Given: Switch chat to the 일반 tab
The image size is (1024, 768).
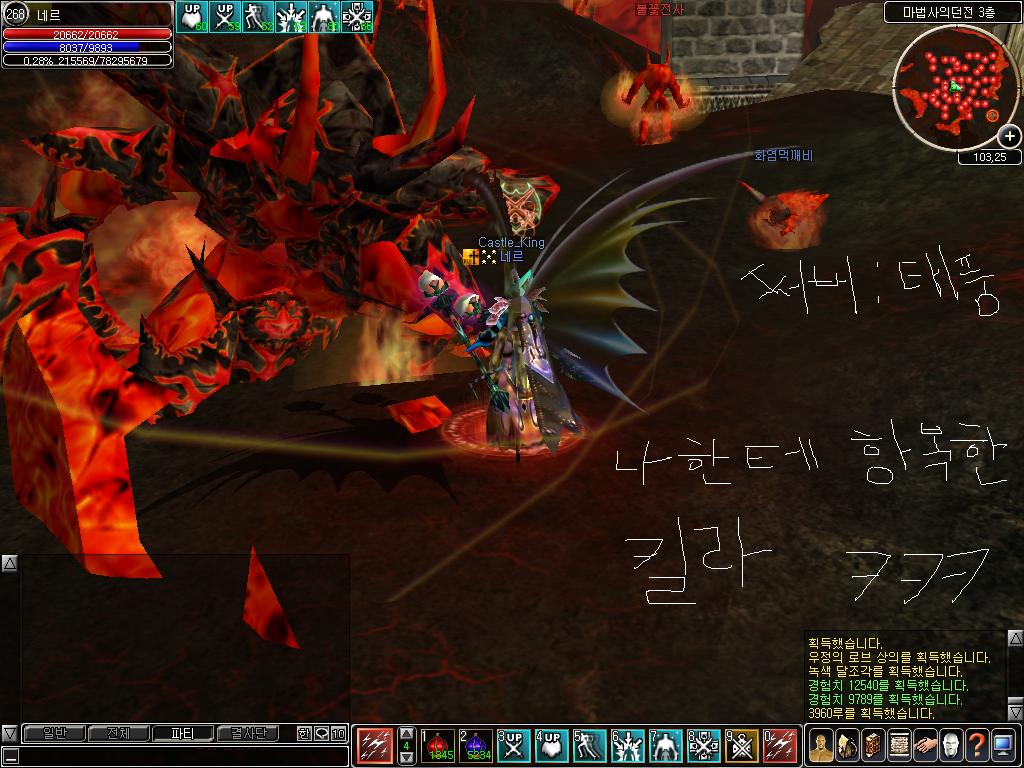Looking at the screenshot, I should coord(54,733).
